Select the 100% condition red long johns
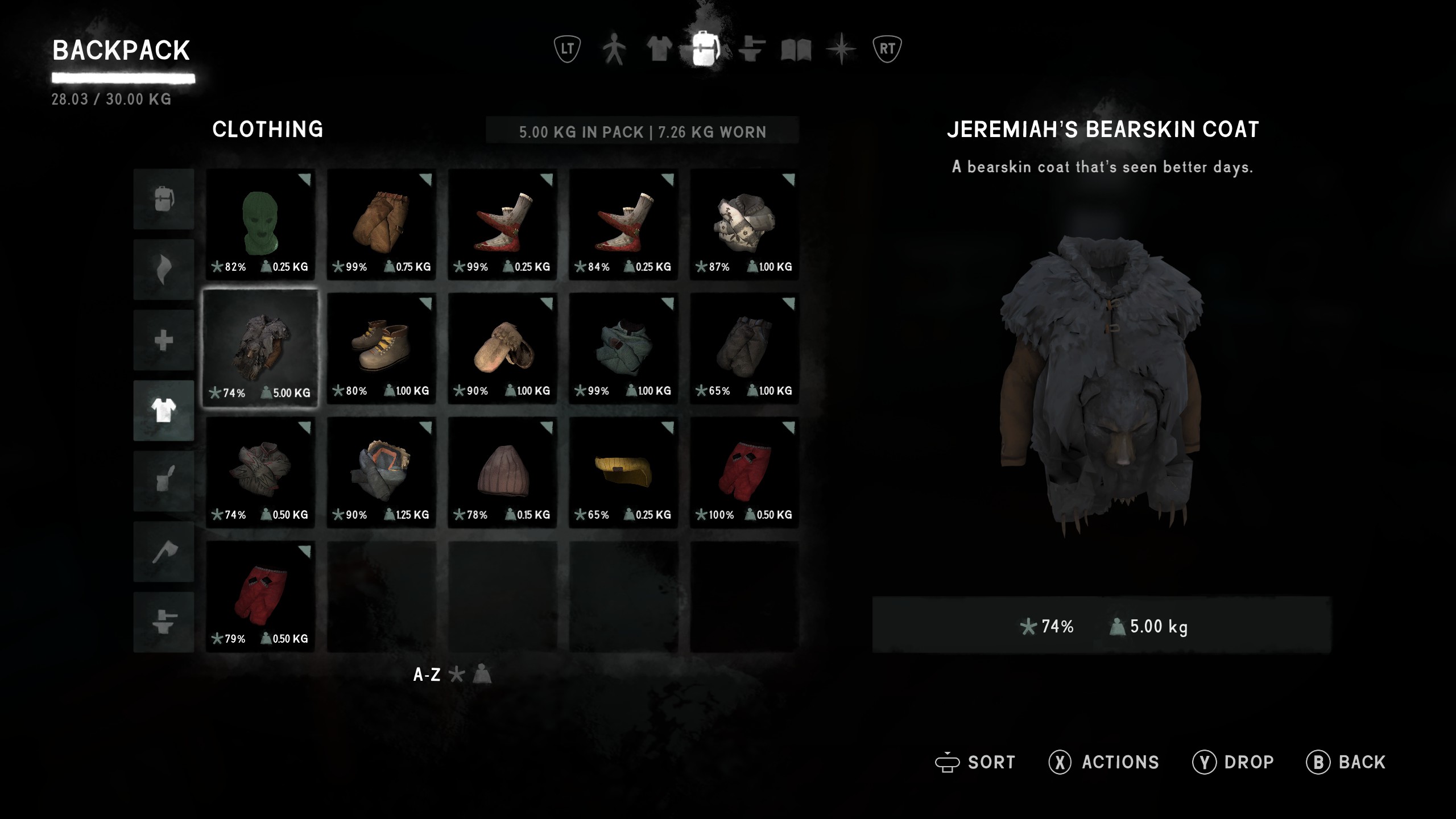The width and height of the screenshot is (1456, 819). [x=744, y=472]
